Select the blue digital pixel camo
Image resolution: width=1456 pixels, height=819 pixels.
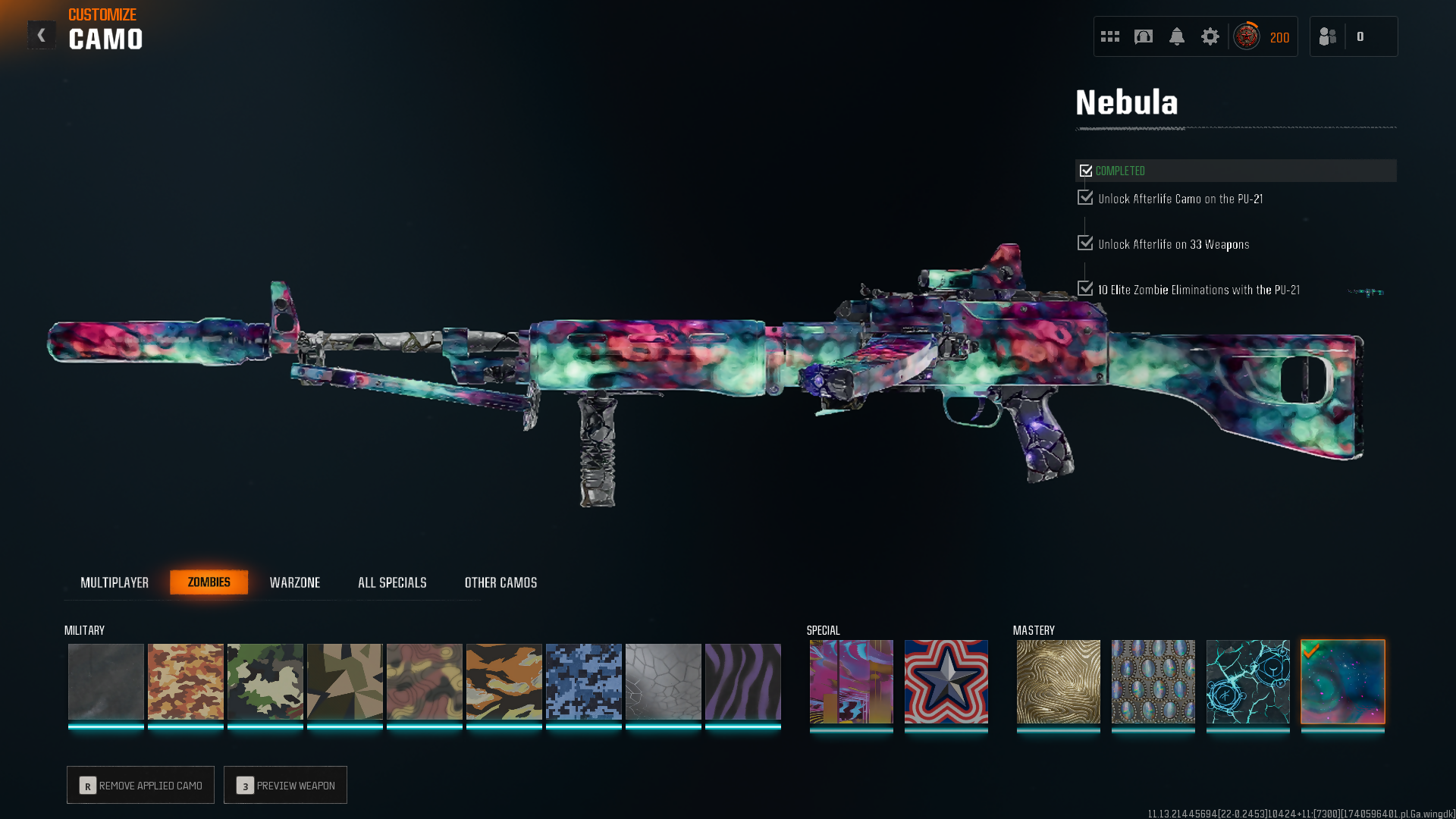(x=584, y=681)
